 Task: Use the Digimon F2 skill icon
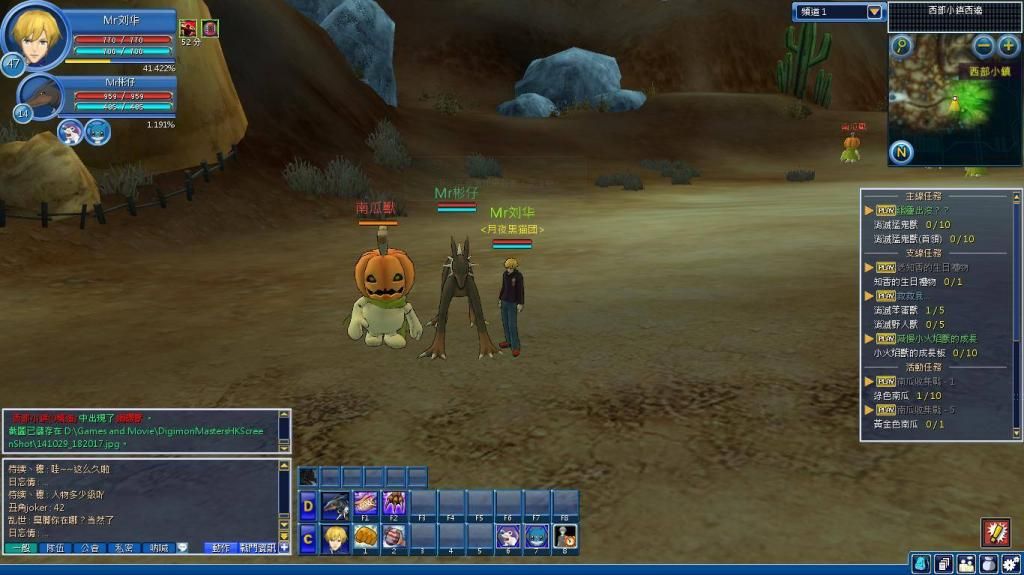[x=394, y=504]
